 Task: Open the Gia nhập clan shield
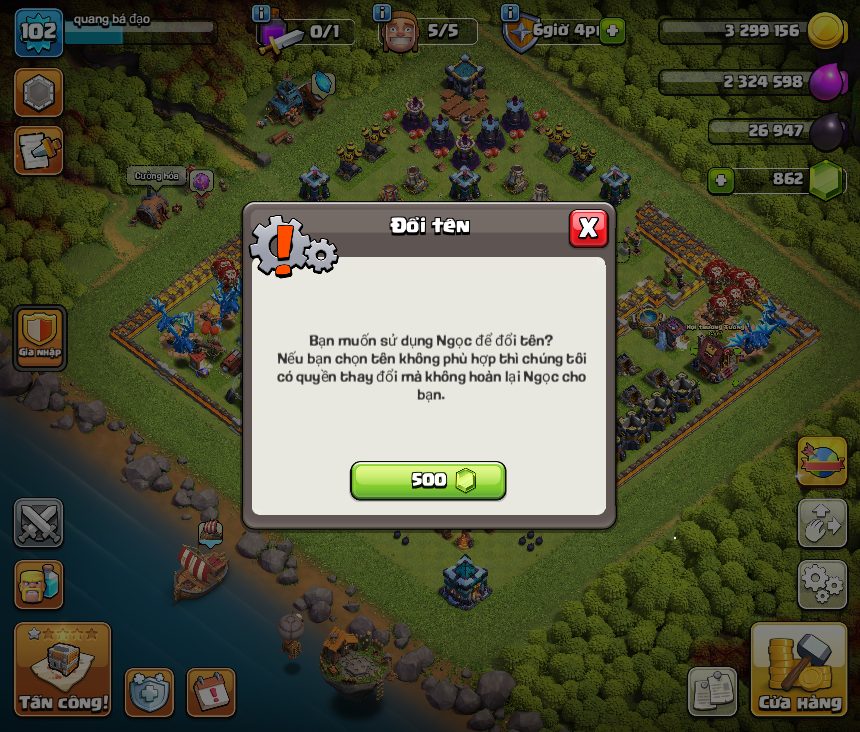[40, 337]
